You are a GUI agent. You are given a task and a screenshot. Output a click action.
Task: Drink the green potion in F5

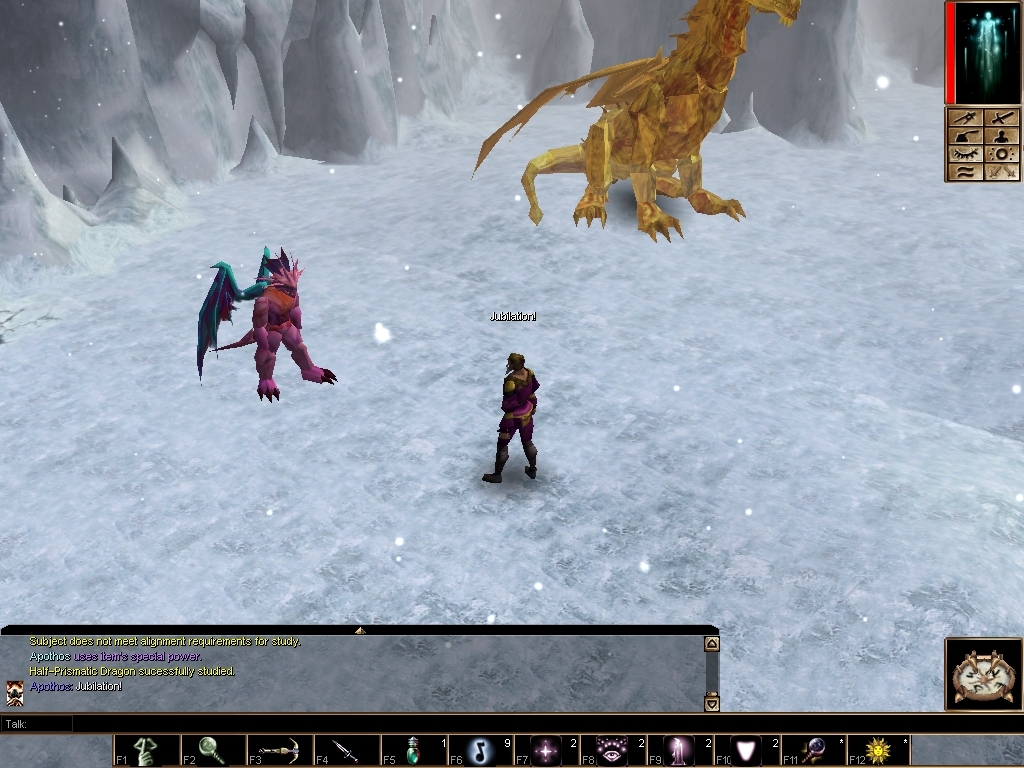(413, 751)
